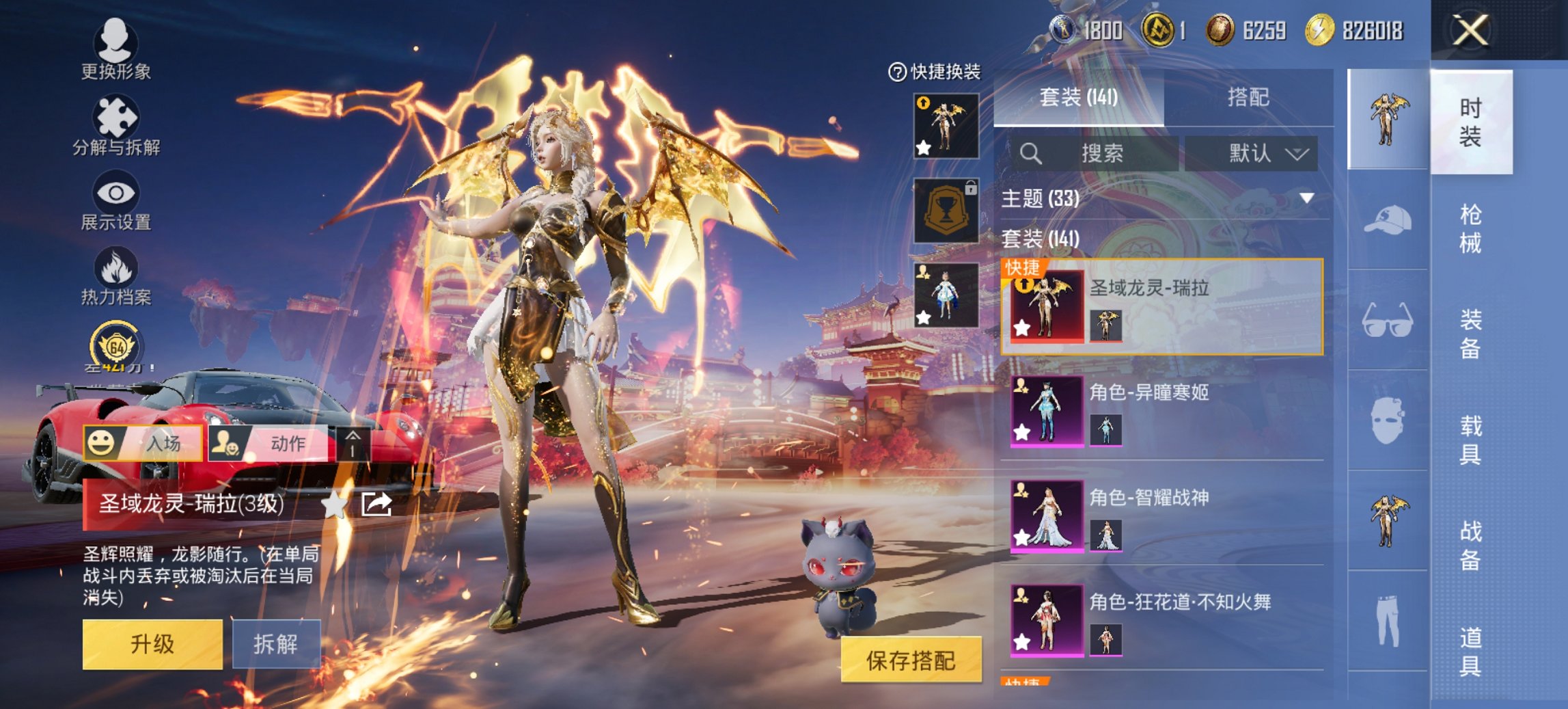
Task: Select the 入场 entrance tab
Action: 143,443
